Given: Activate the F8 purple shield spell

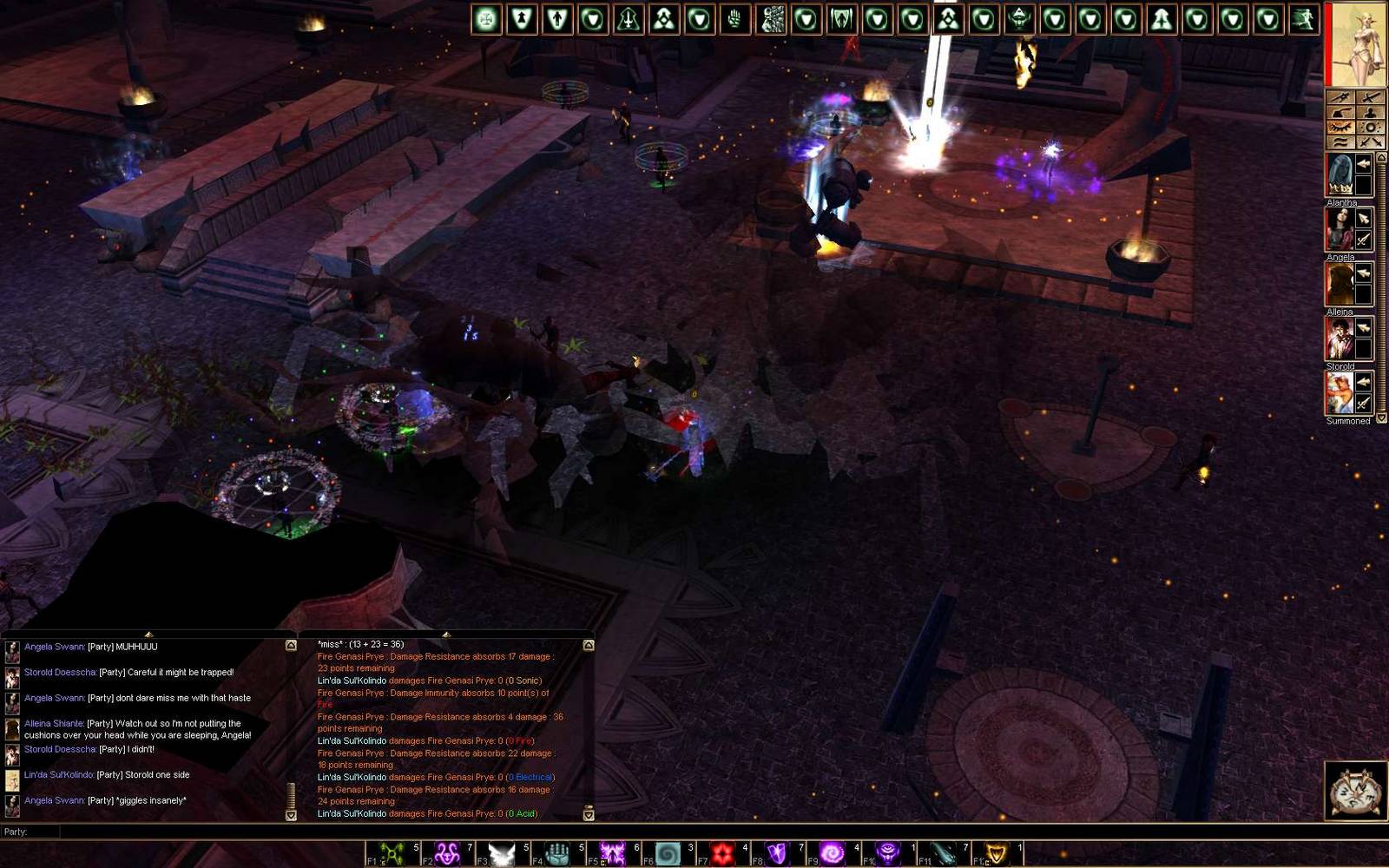Looking at the screenshot, I should click(776, 854).
